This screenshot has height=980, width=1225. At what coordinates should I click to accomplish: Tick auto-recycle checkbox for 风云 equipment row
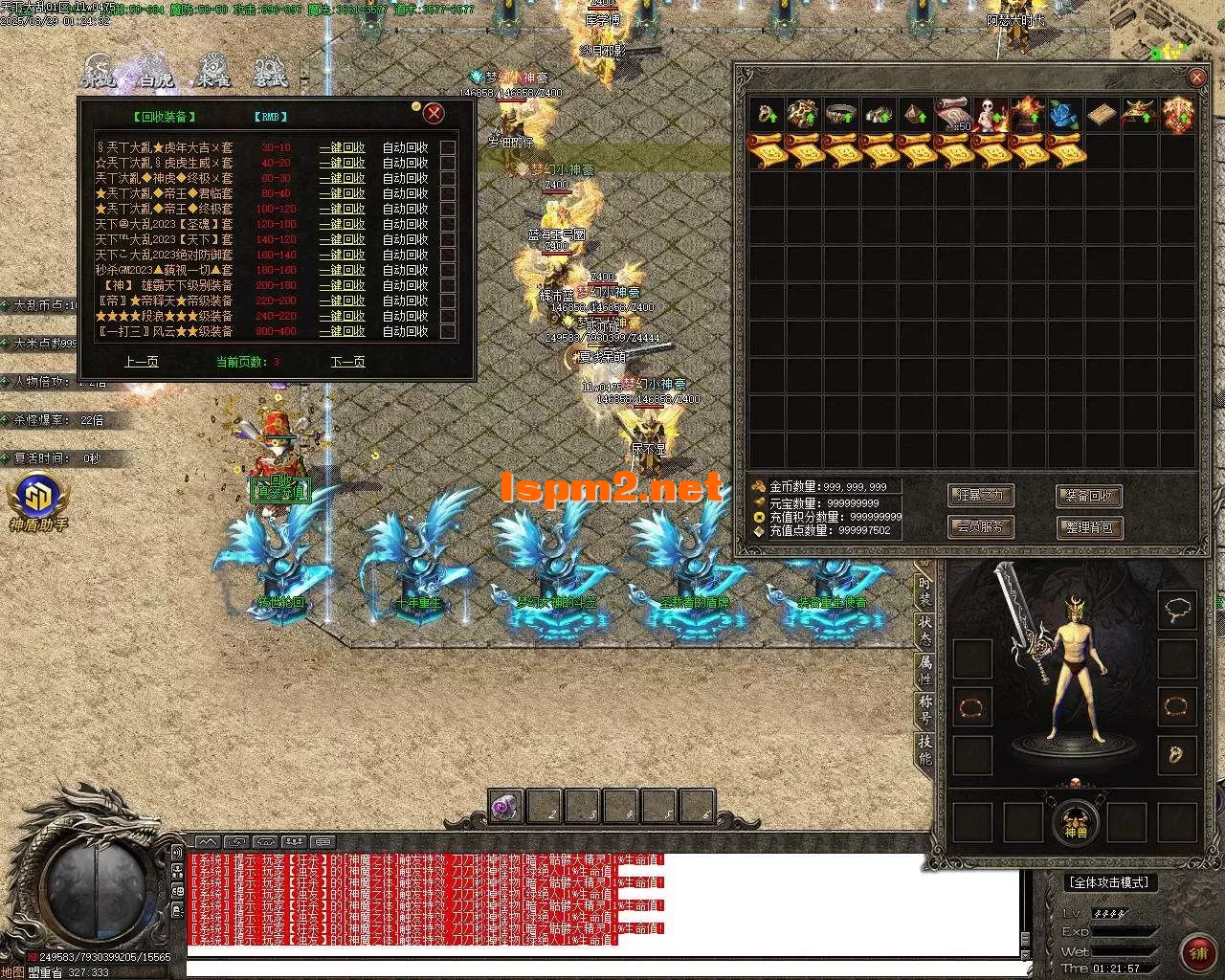[447, 331]
